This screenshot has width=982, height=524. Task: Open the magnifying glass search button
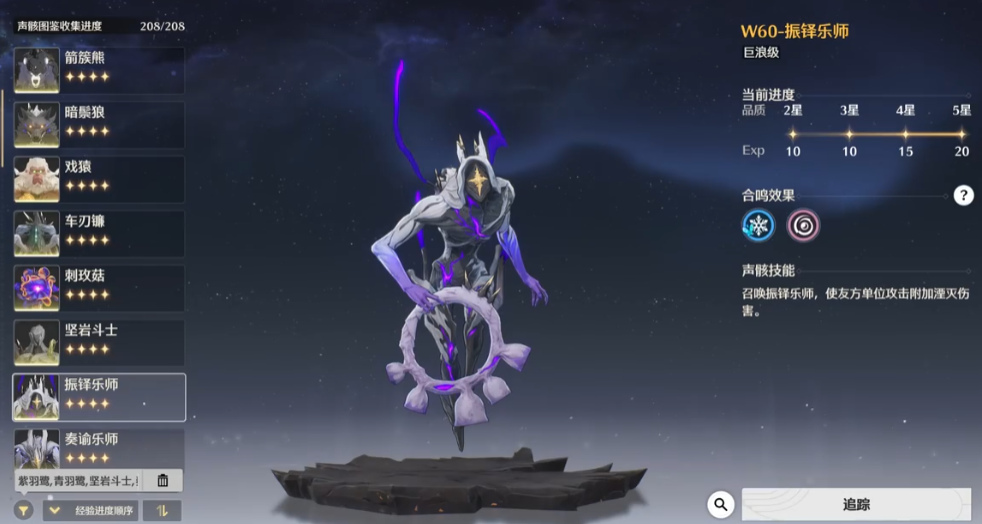tap(720, 505)
